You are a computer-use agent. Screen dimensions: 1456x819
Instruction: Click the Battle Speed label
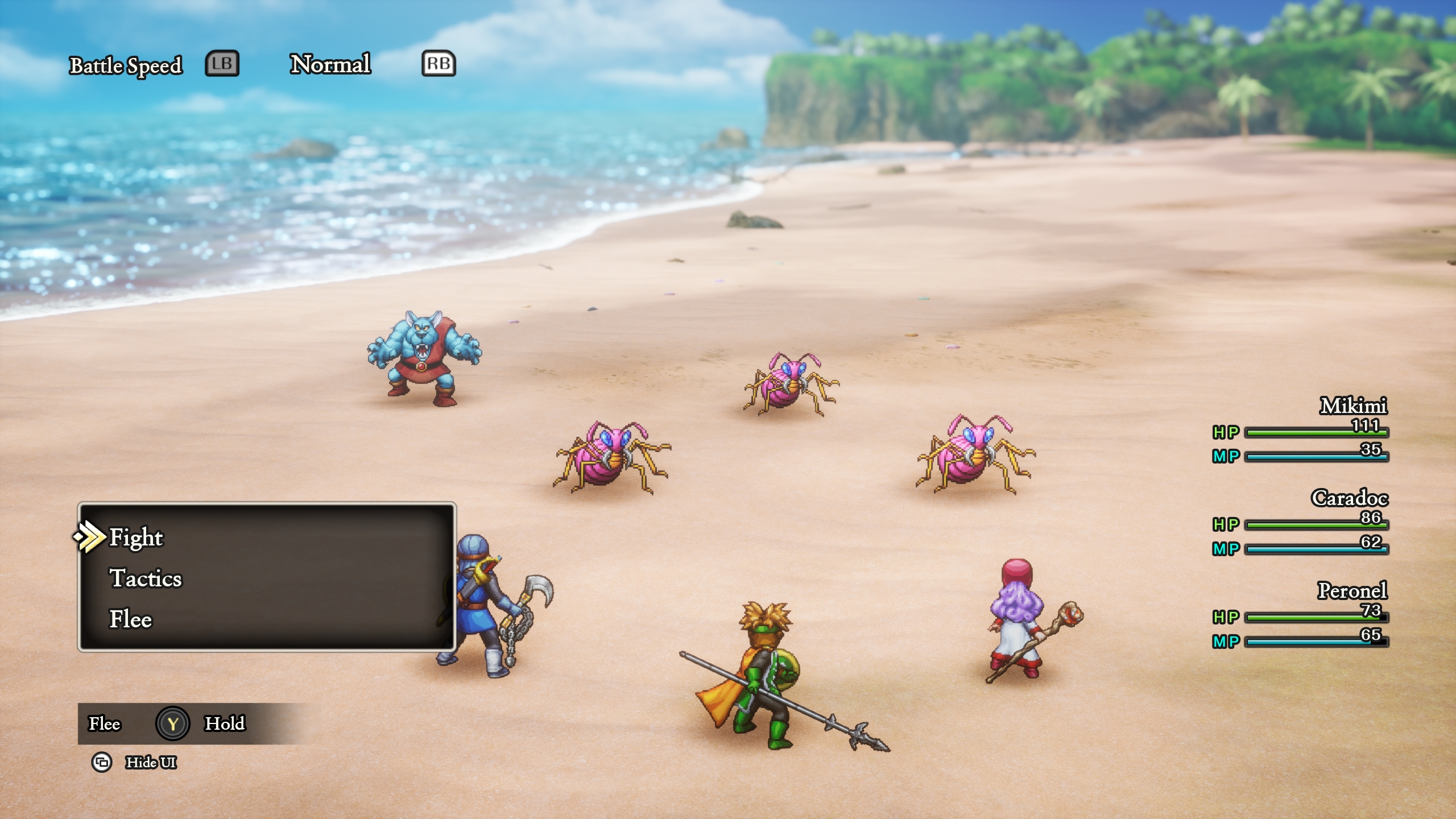point(126,65)
